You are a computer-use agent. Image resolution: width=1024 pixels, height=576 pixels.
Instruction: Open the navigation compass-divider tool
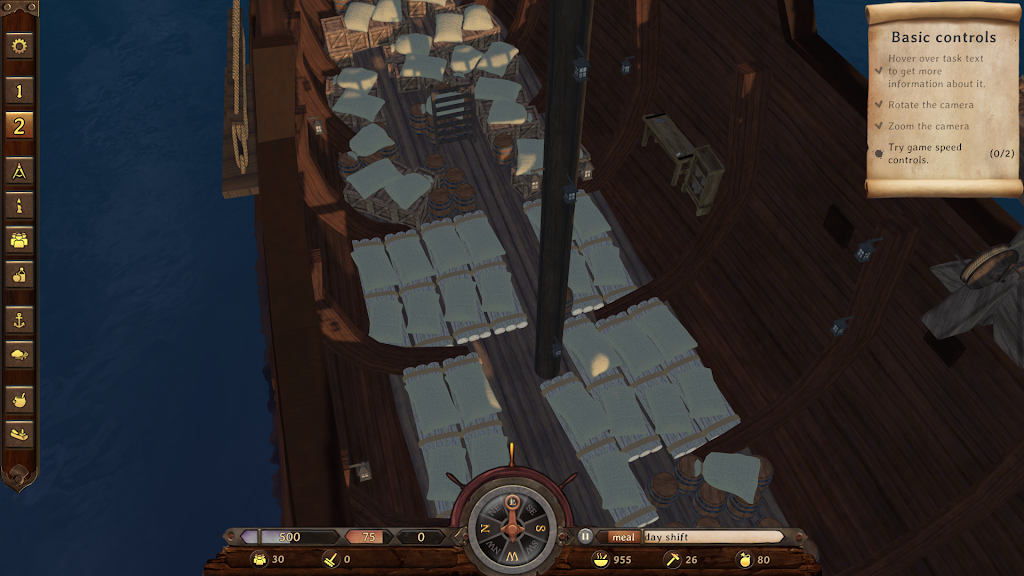(20, 171)
